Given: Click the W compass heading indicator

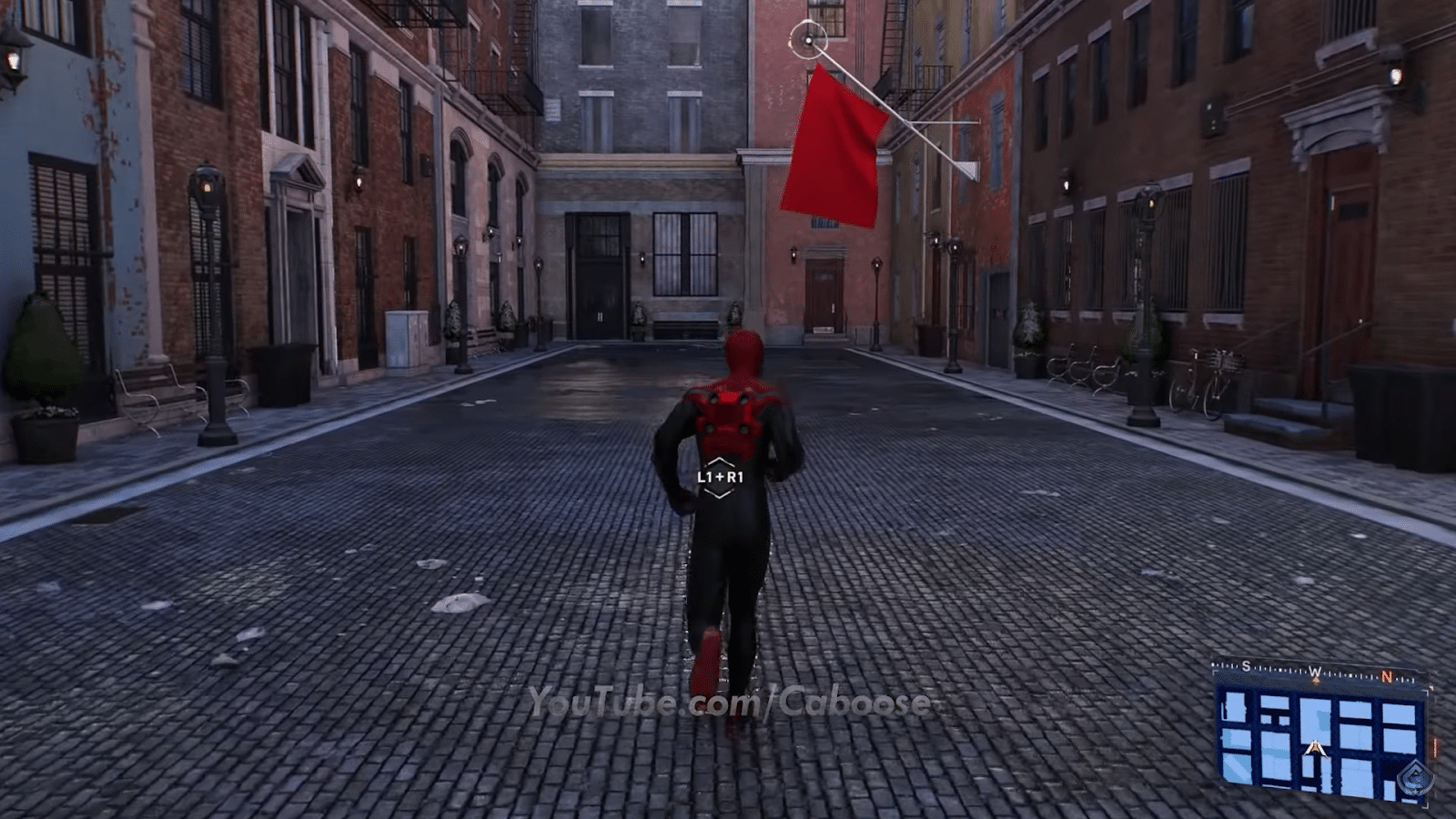Looking at the screenshot, I should (x=1314, y=671).
